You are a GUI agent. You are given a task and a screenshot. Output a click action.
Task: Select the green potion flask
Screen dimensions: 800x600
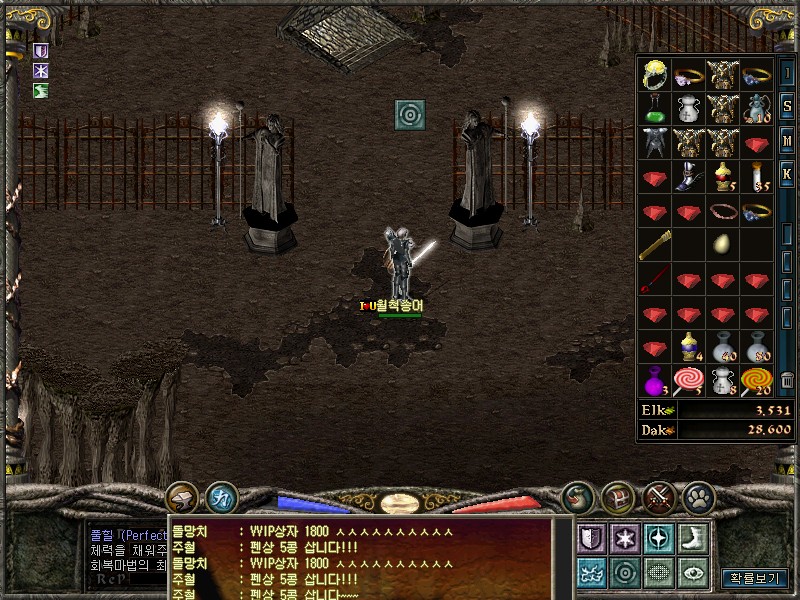[655, 109]
